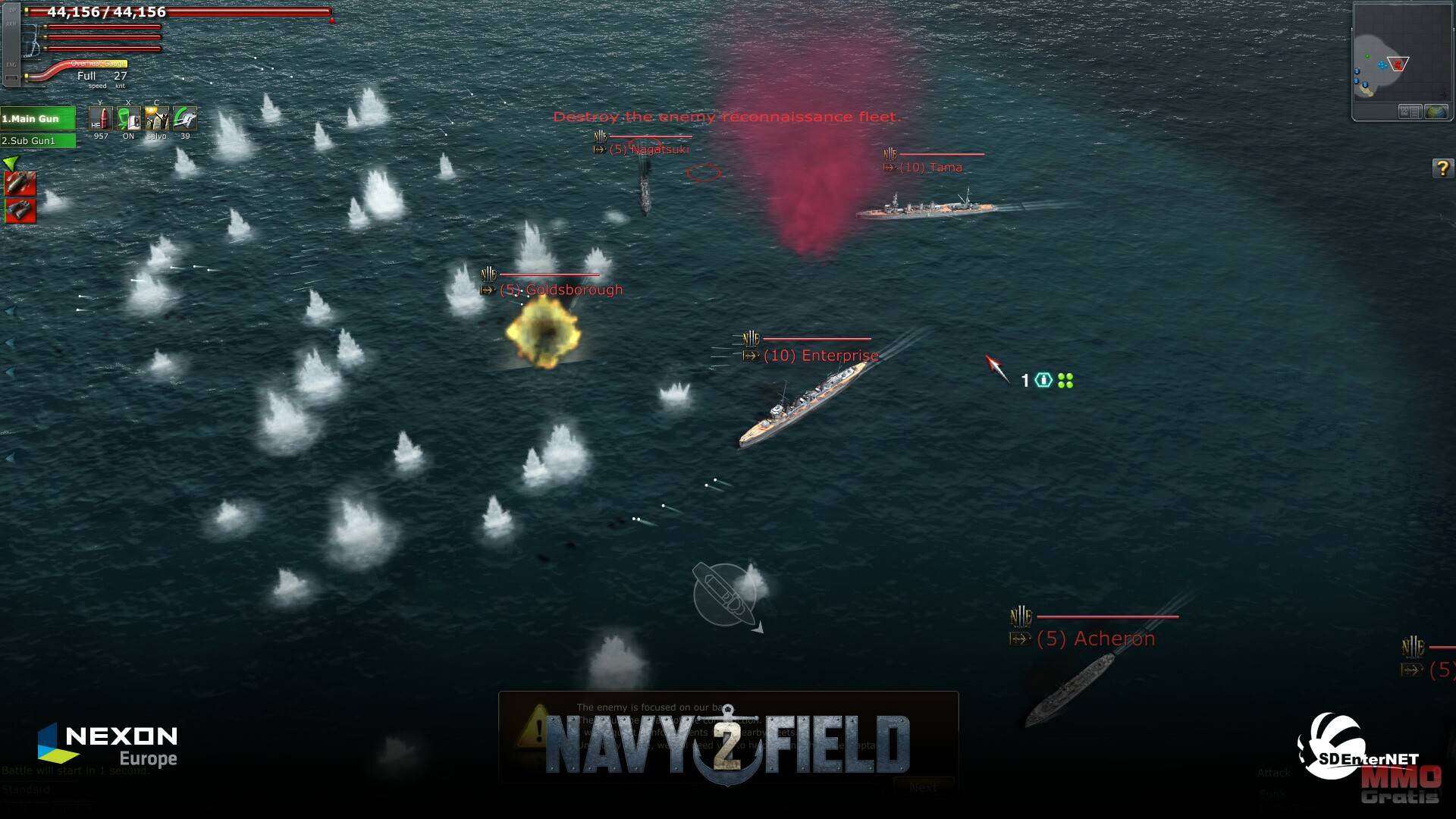Choose the HE shell ammo icon
This screenshot has height=819, width=1456.
[100, 118]
